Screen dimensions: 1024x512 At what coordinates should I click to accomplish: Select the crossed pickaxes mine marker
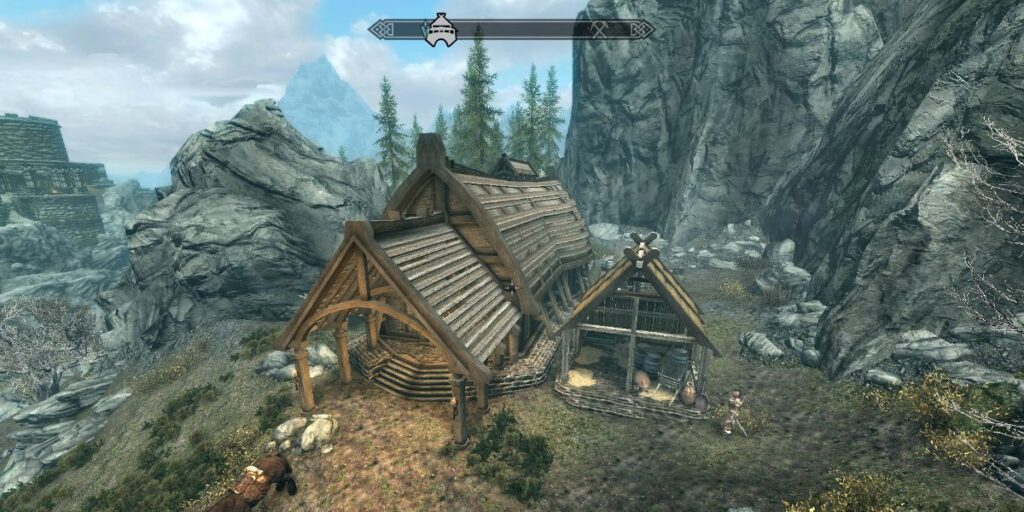(599, 30)
